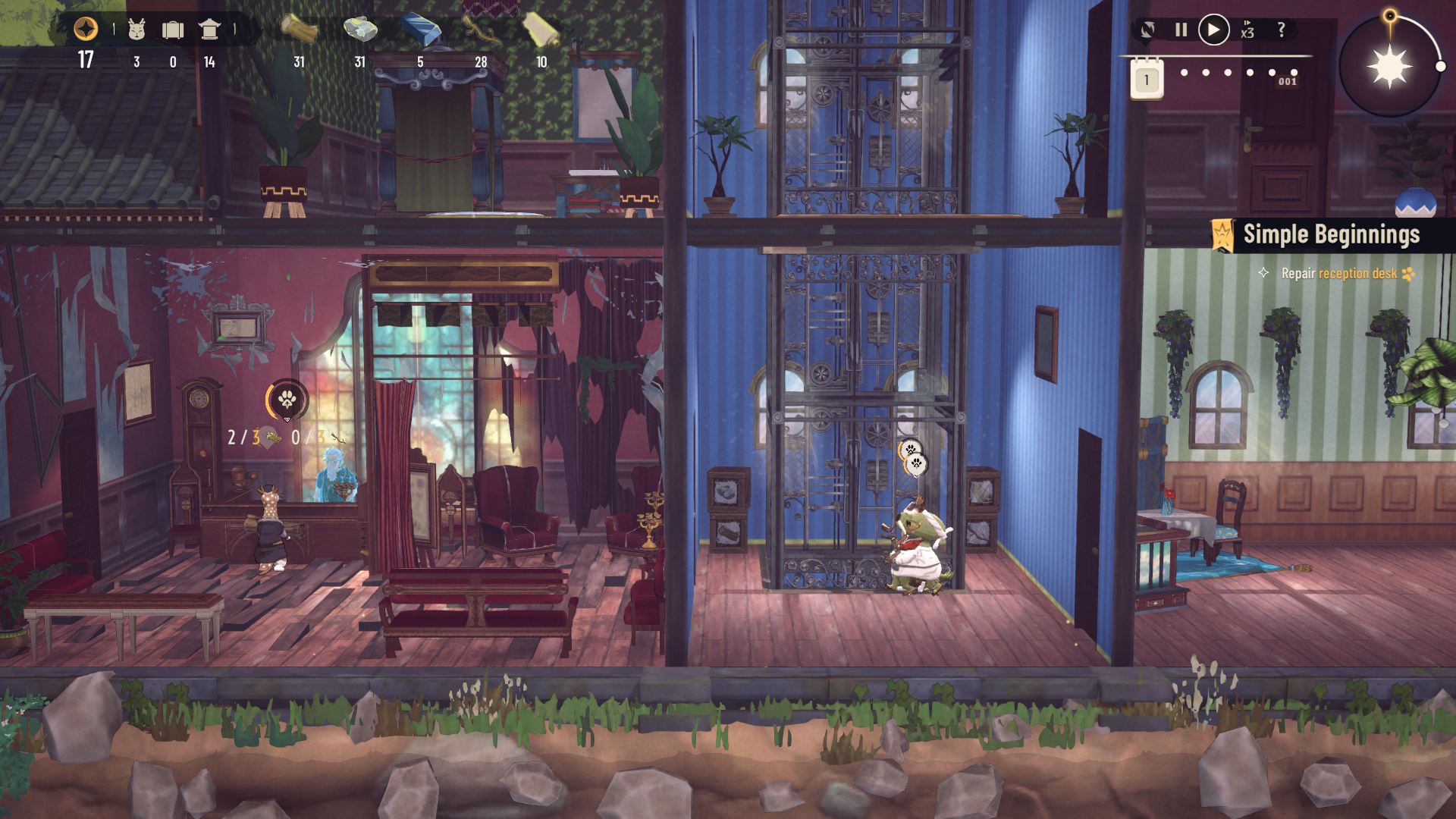Select the blue metal ingot resource icon
Viewport: 1456px width, 819px height.
click(x=419, y=30)
